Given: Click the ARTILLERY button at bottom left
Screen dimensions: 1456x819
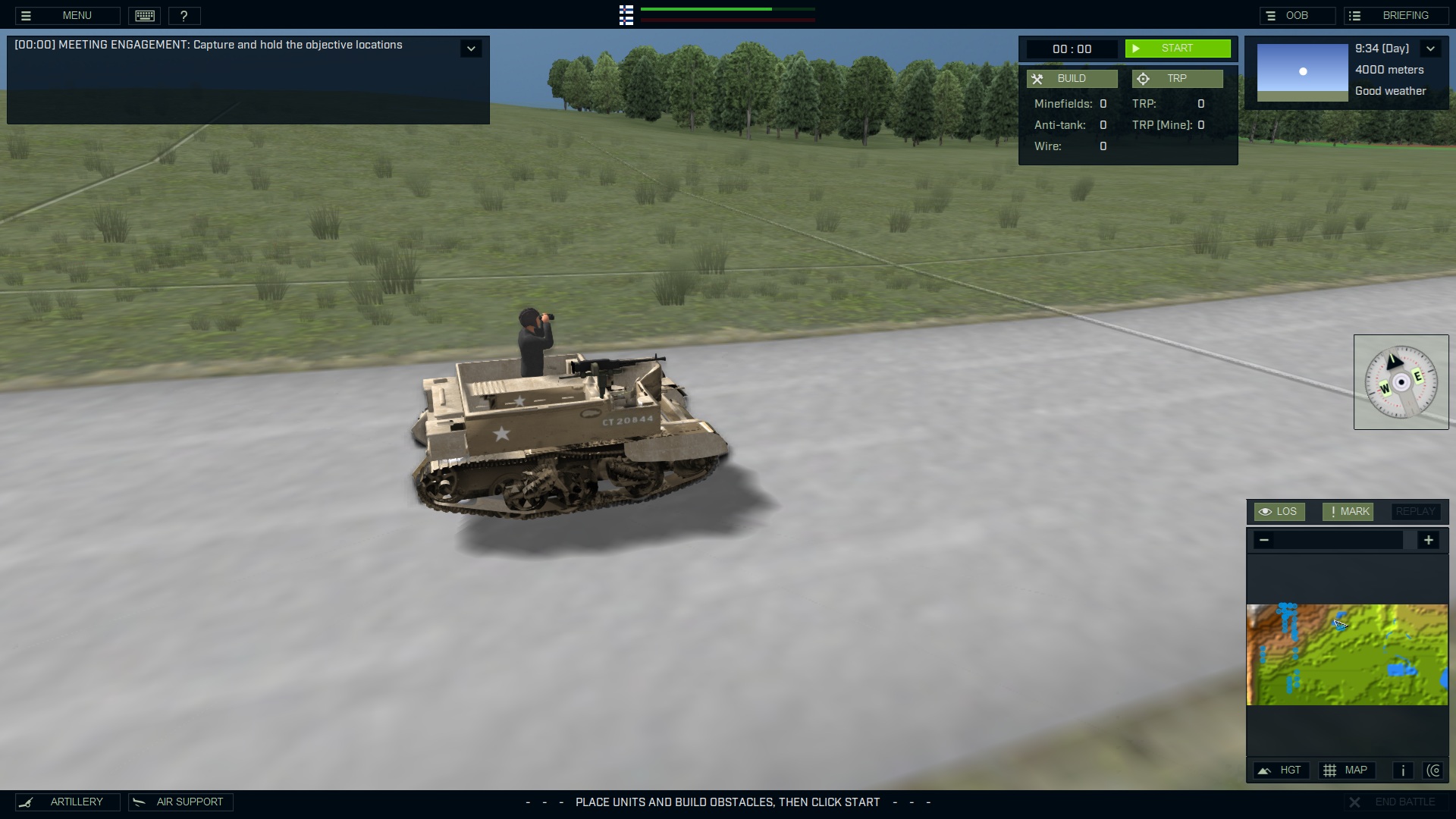Looking at the screenshot, I should 67,802.
